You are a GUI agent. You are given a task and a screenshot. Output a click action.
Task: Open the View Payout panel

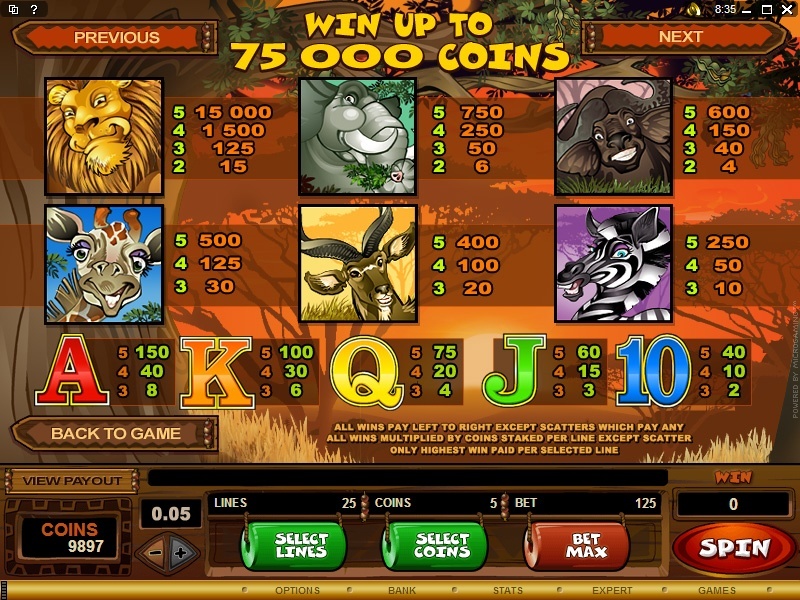[72, 481]
